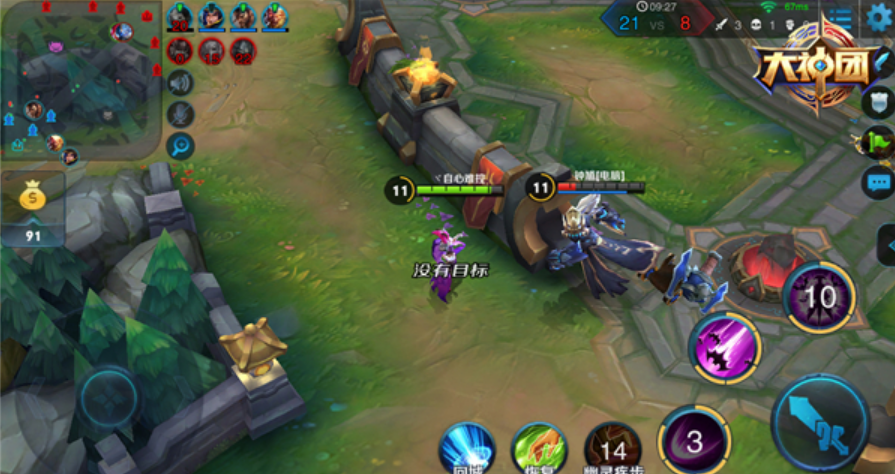The height and width of the screenshot is (474, 895).
Task: Cast the purple claw slash skill
Action: pos(725,348)
